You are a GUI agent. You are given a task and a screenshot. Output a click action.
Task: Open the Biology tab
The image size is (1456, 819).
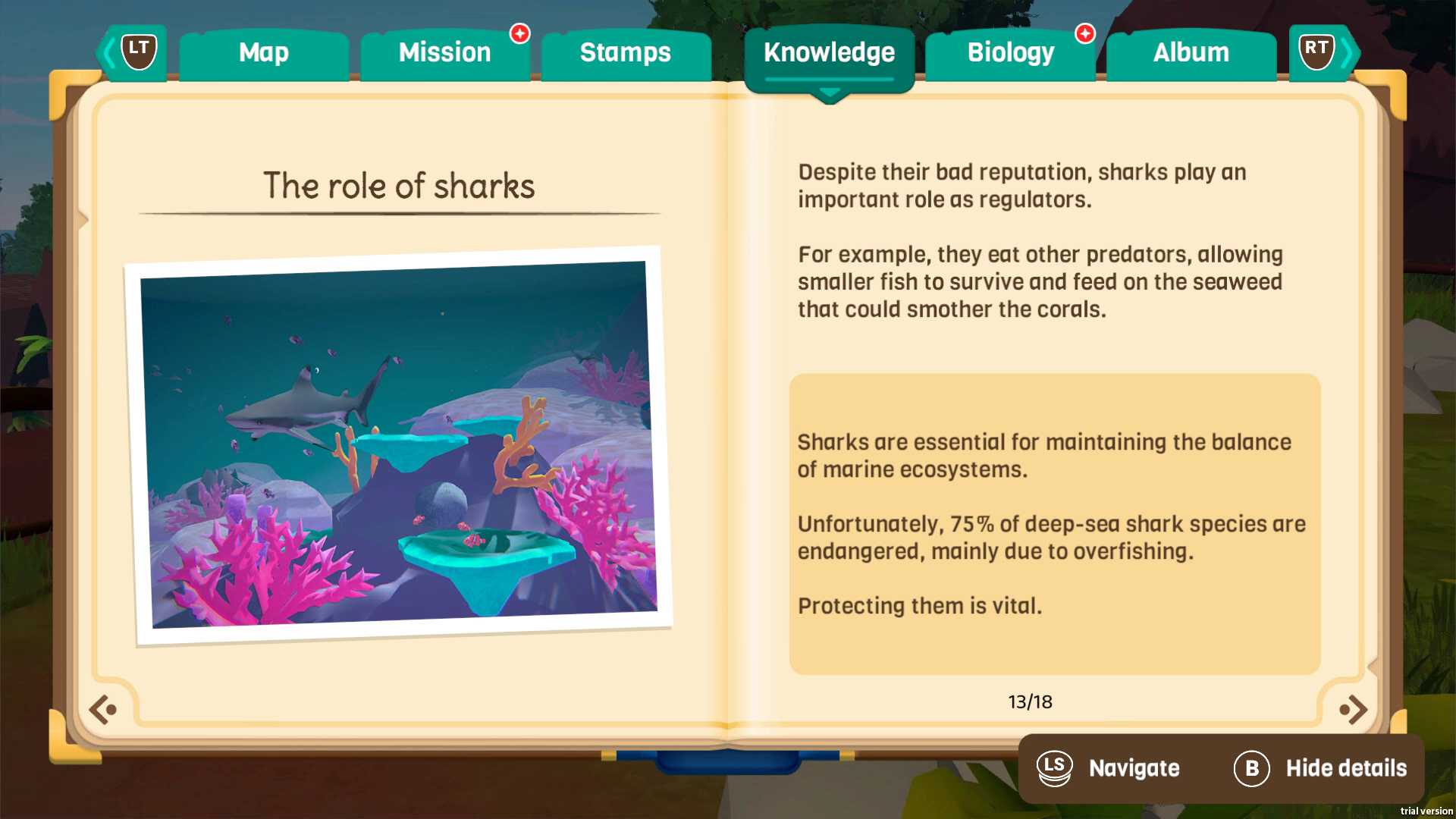click(x=1010, y=52)
